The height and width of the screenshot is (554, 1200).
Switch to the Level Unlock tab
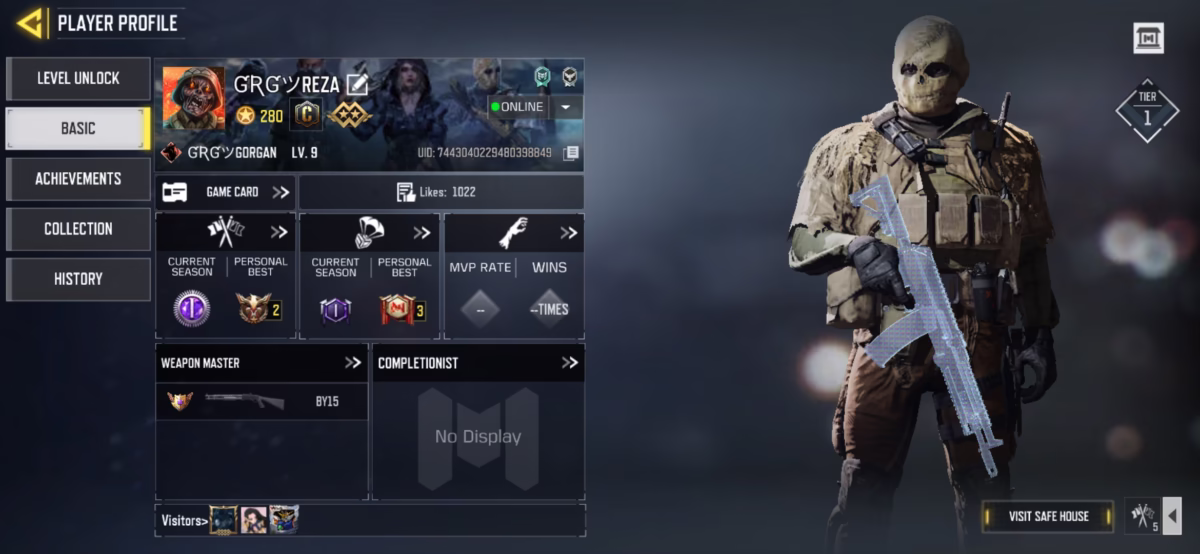click(78, 78)
